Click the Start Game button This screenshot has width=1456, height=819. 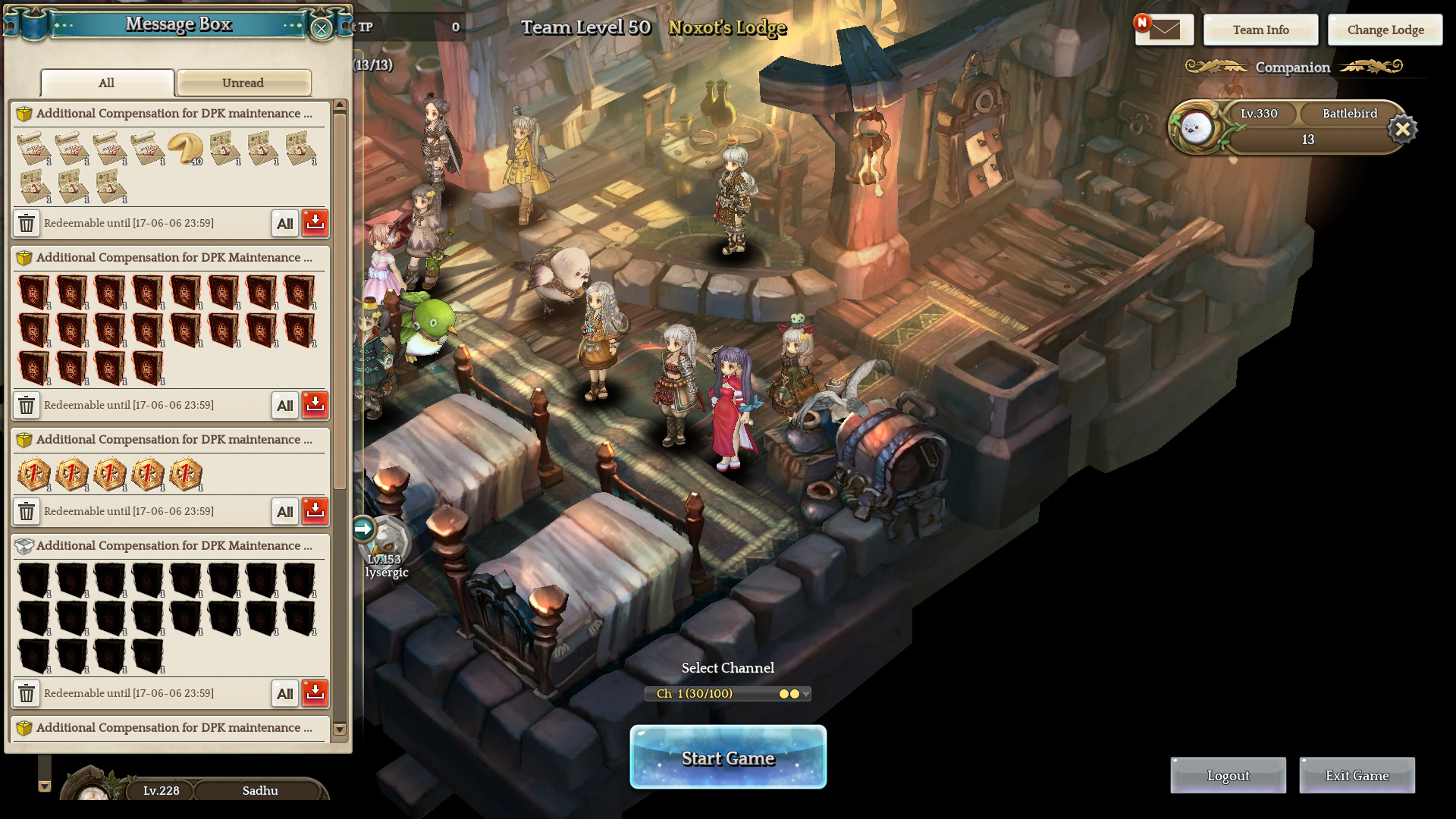tap(728, 758)
